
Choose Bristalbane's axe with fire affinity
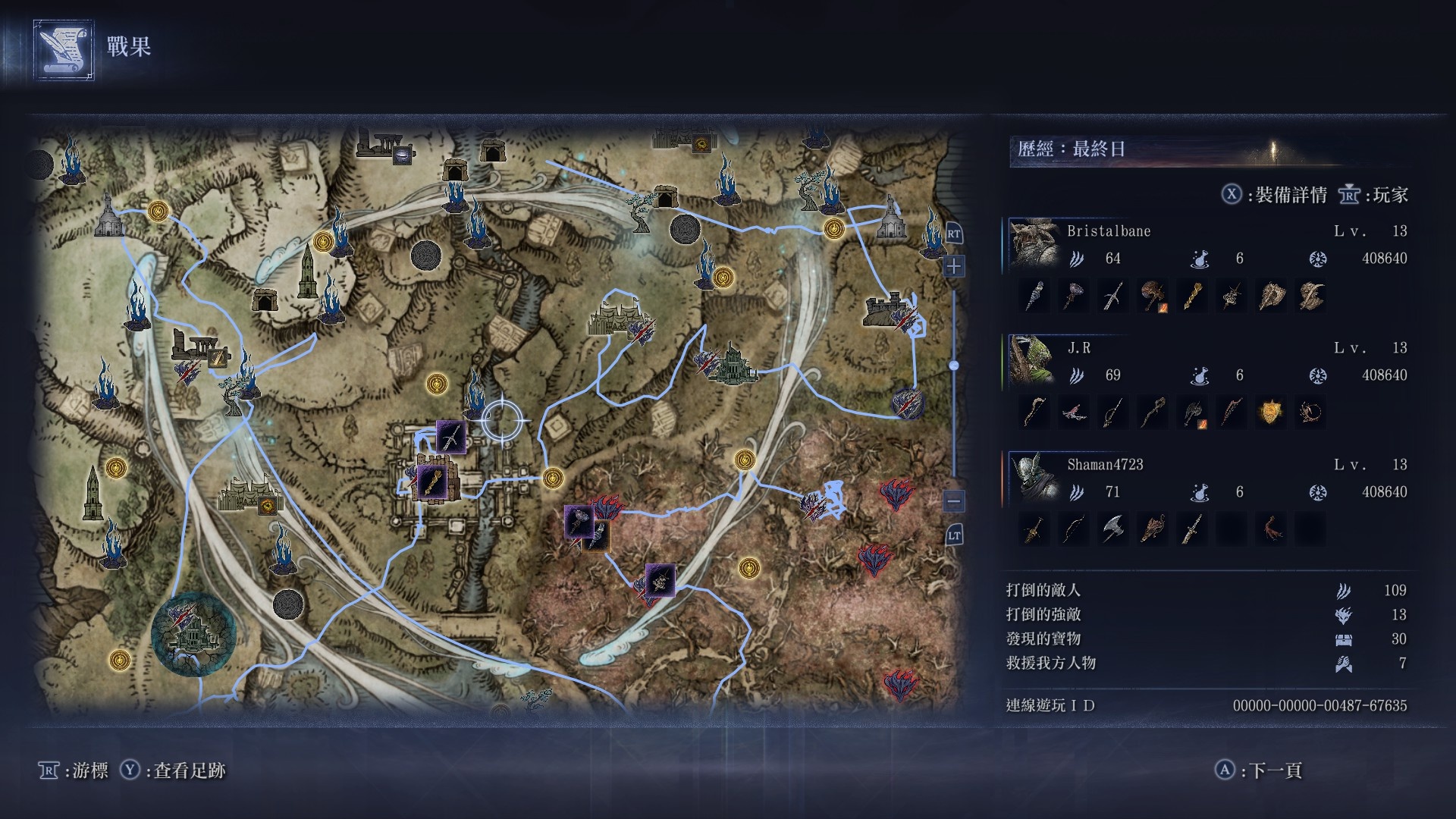click(x=1152, y=296)
